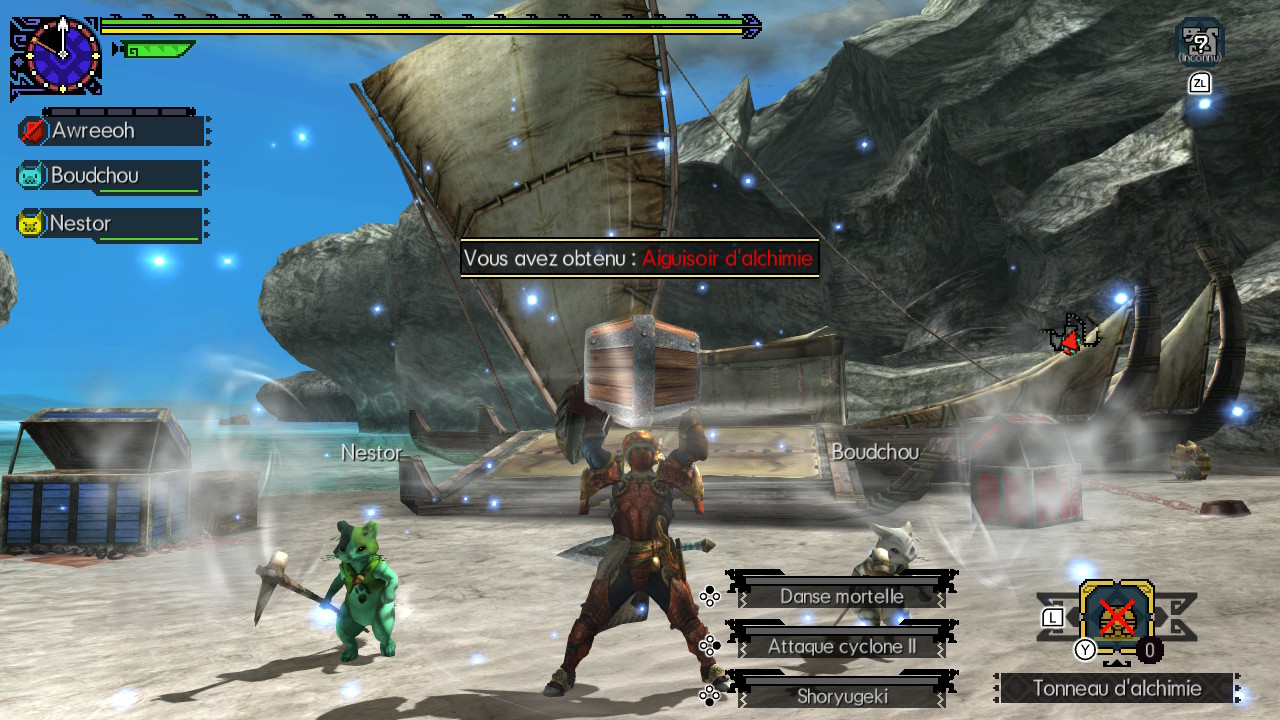Image resolution: width=1280 pixels, height=720 pixels.
Task: Use the Shoryugeki hunter art
Action: coord(841,696)
